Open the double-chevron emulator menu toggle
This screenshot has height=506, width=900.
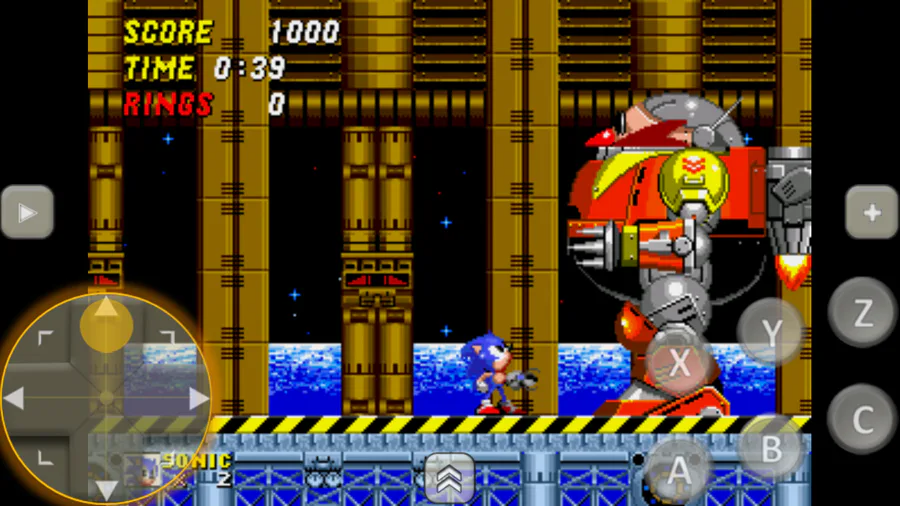click(449, 478)
